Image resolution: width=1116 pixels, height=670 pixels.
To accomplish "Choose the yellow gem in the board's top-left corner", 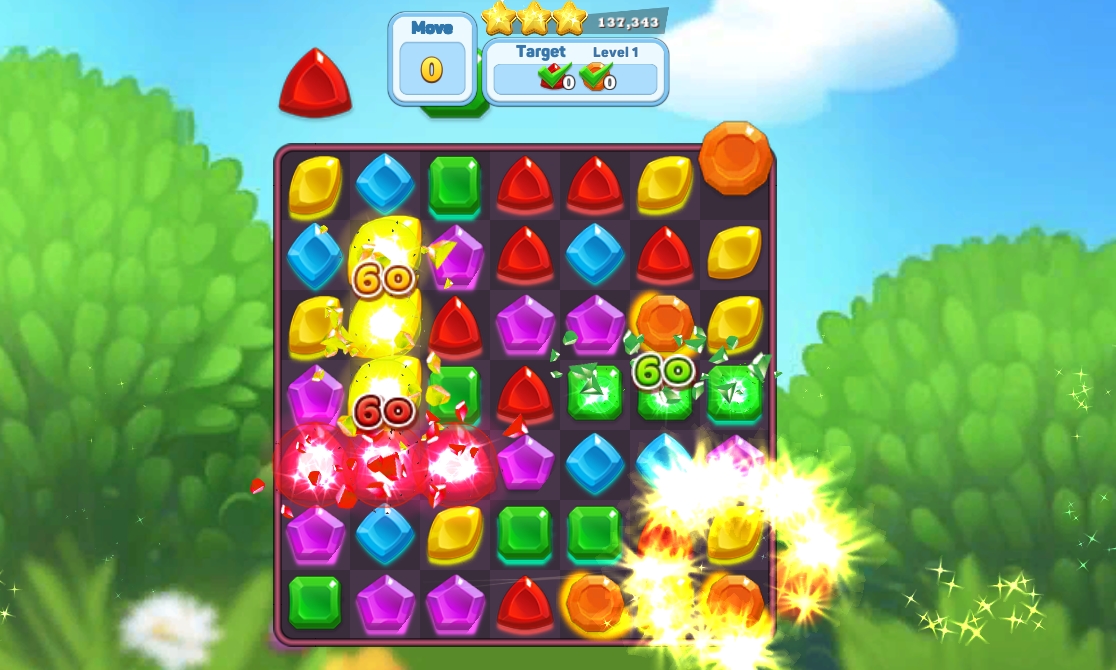I will pos(315,186).
